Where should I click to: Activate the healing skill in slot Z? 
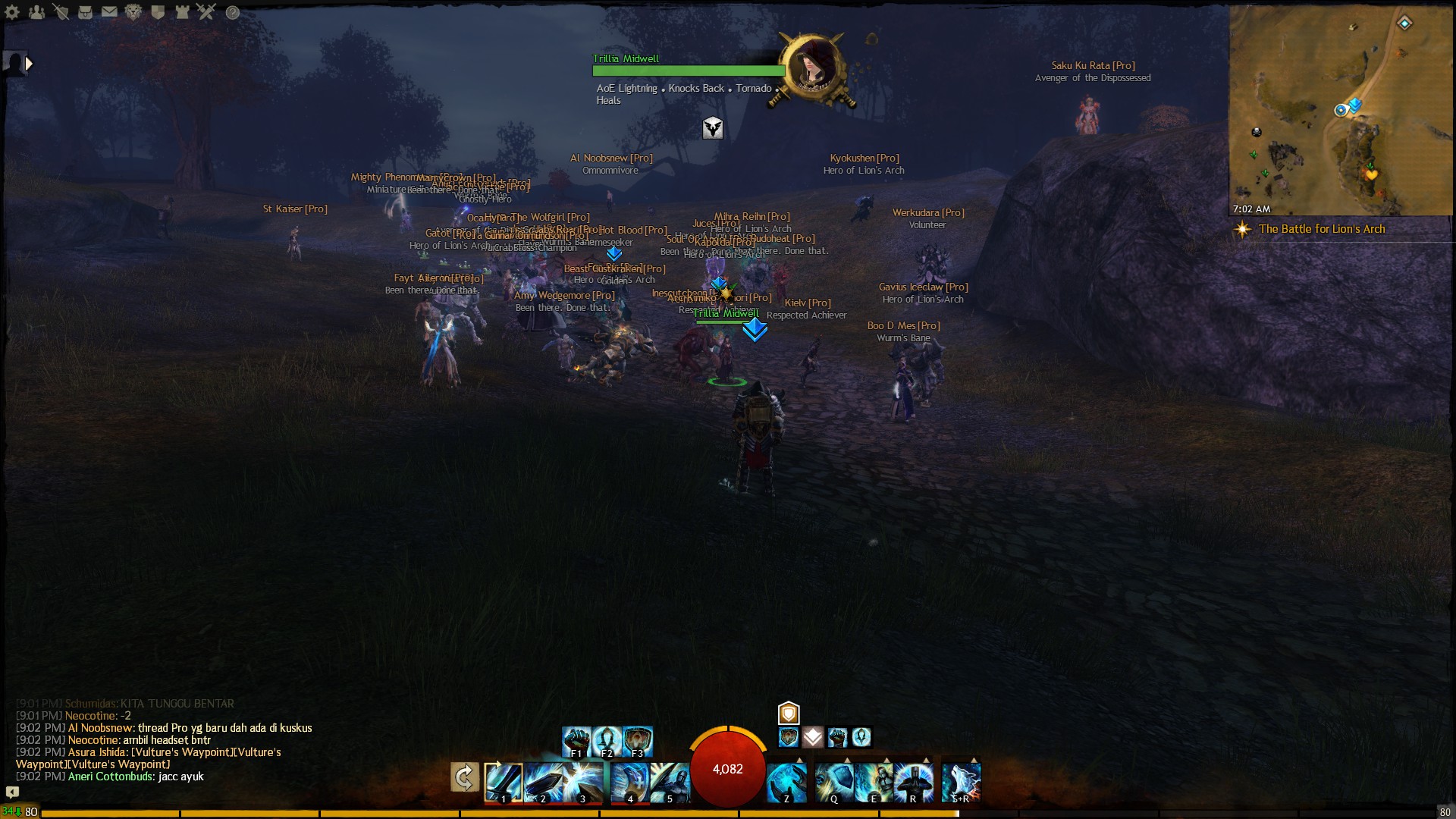pos(786,783)
